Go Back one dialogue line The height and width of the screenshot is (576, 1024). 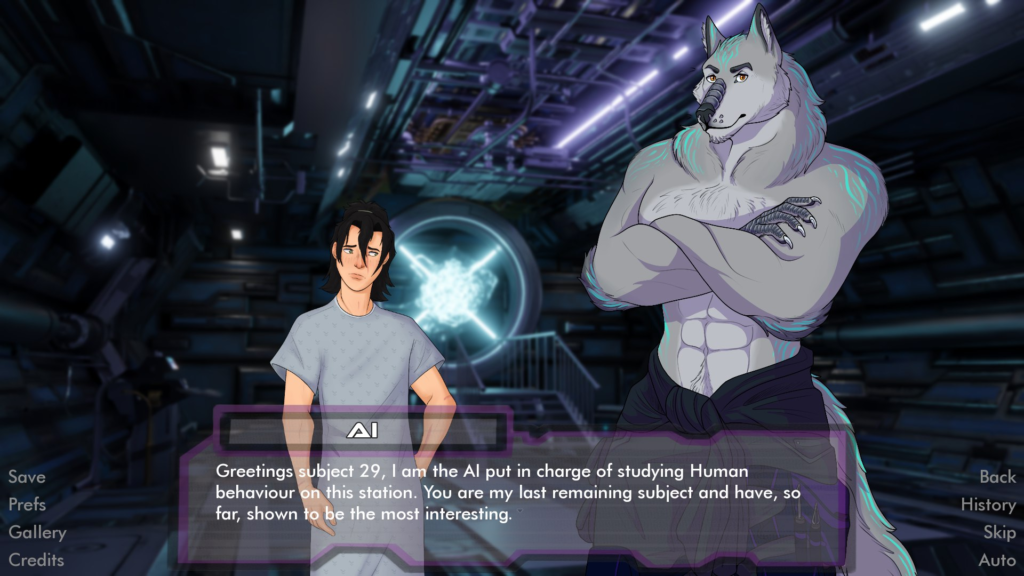point(997,477)
